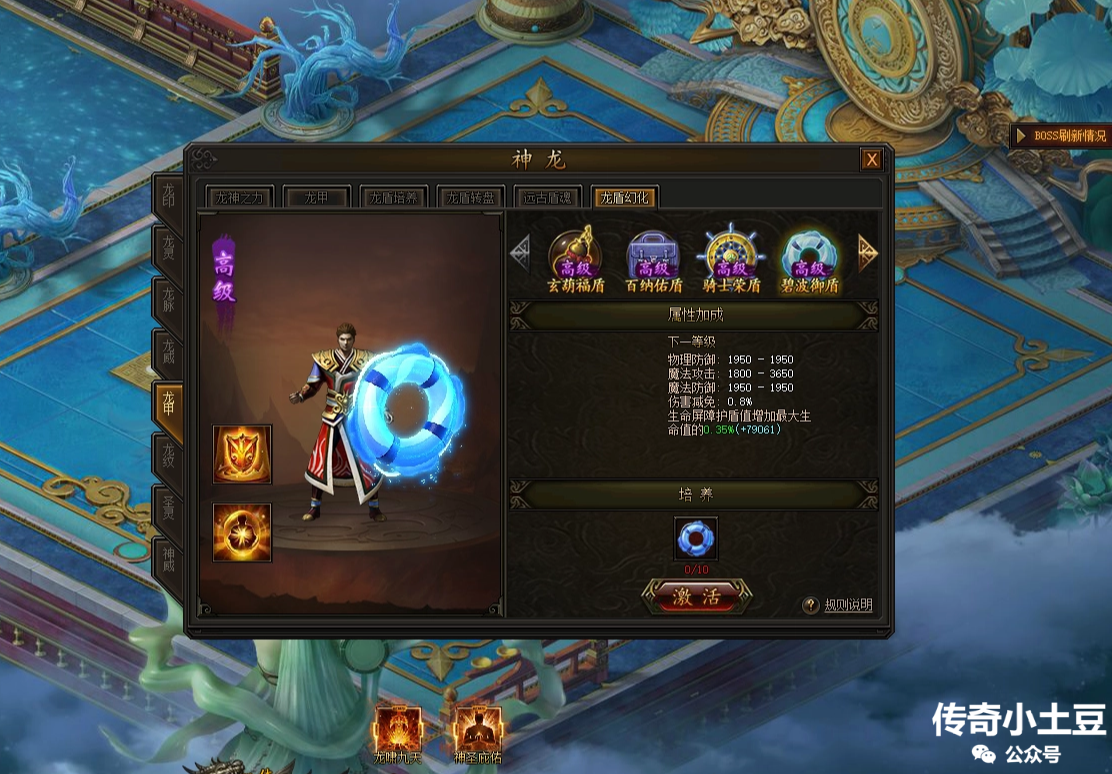Screen dimensions: 1112x774
Task: Switch to the 龙神之力 tab
Action: coord(238,197)
